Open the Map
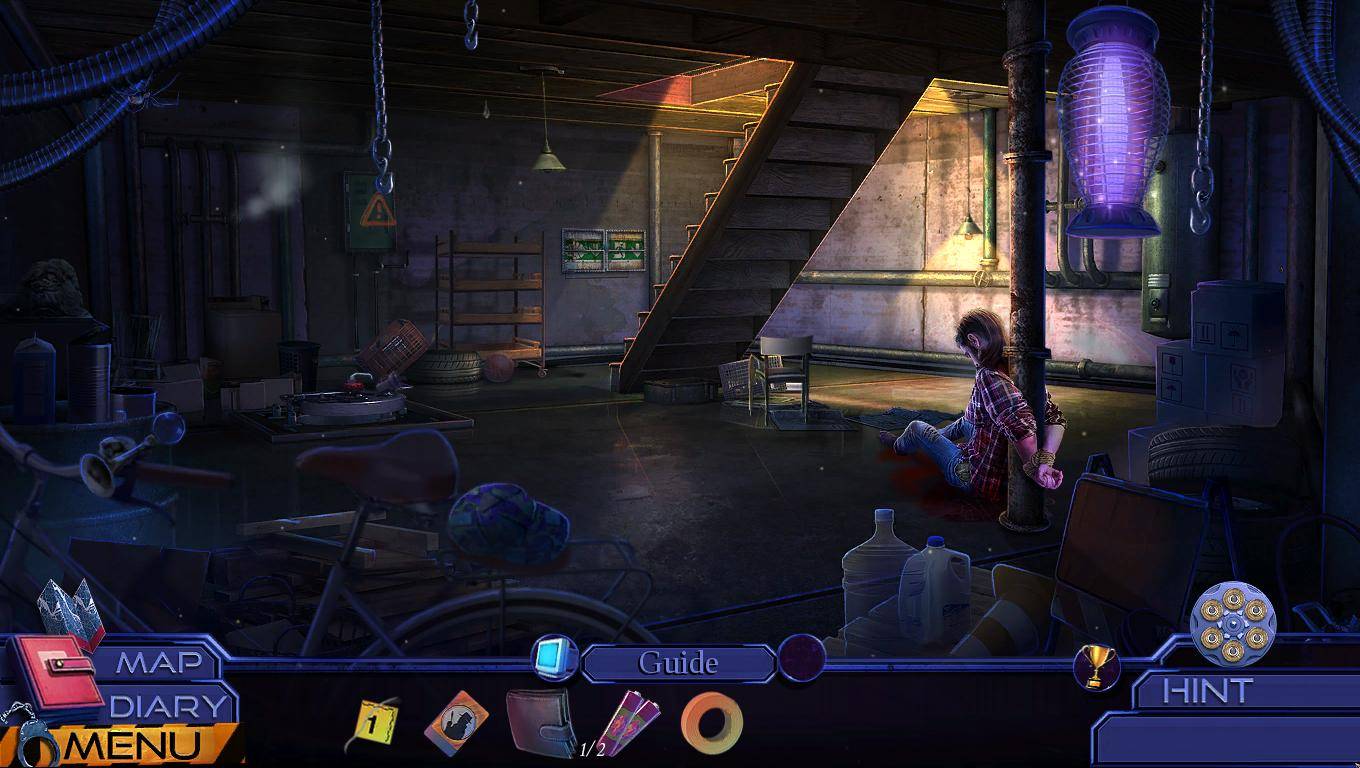Viewport: 1360px width, 768px height. tap(158, 663)
